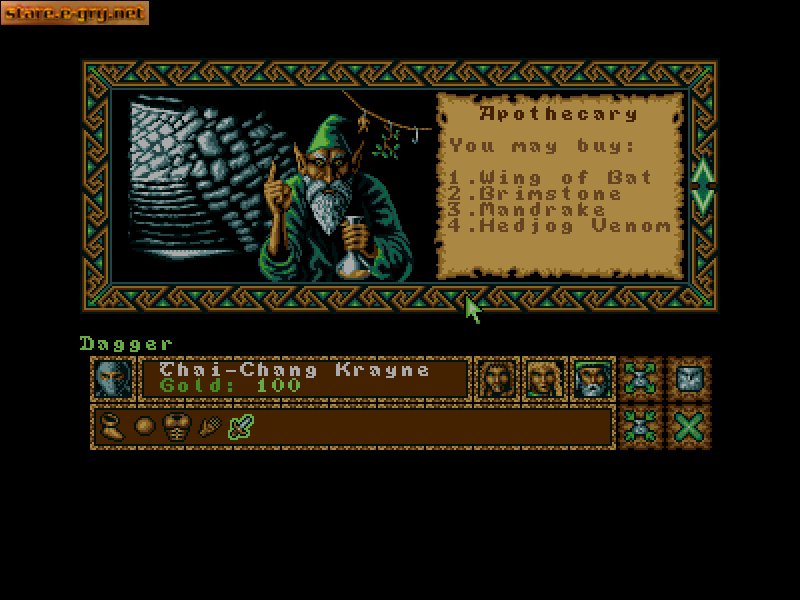Select the first item in the inventory bar
The height and width of the screenshot is (600, 800).
(112, 427)
